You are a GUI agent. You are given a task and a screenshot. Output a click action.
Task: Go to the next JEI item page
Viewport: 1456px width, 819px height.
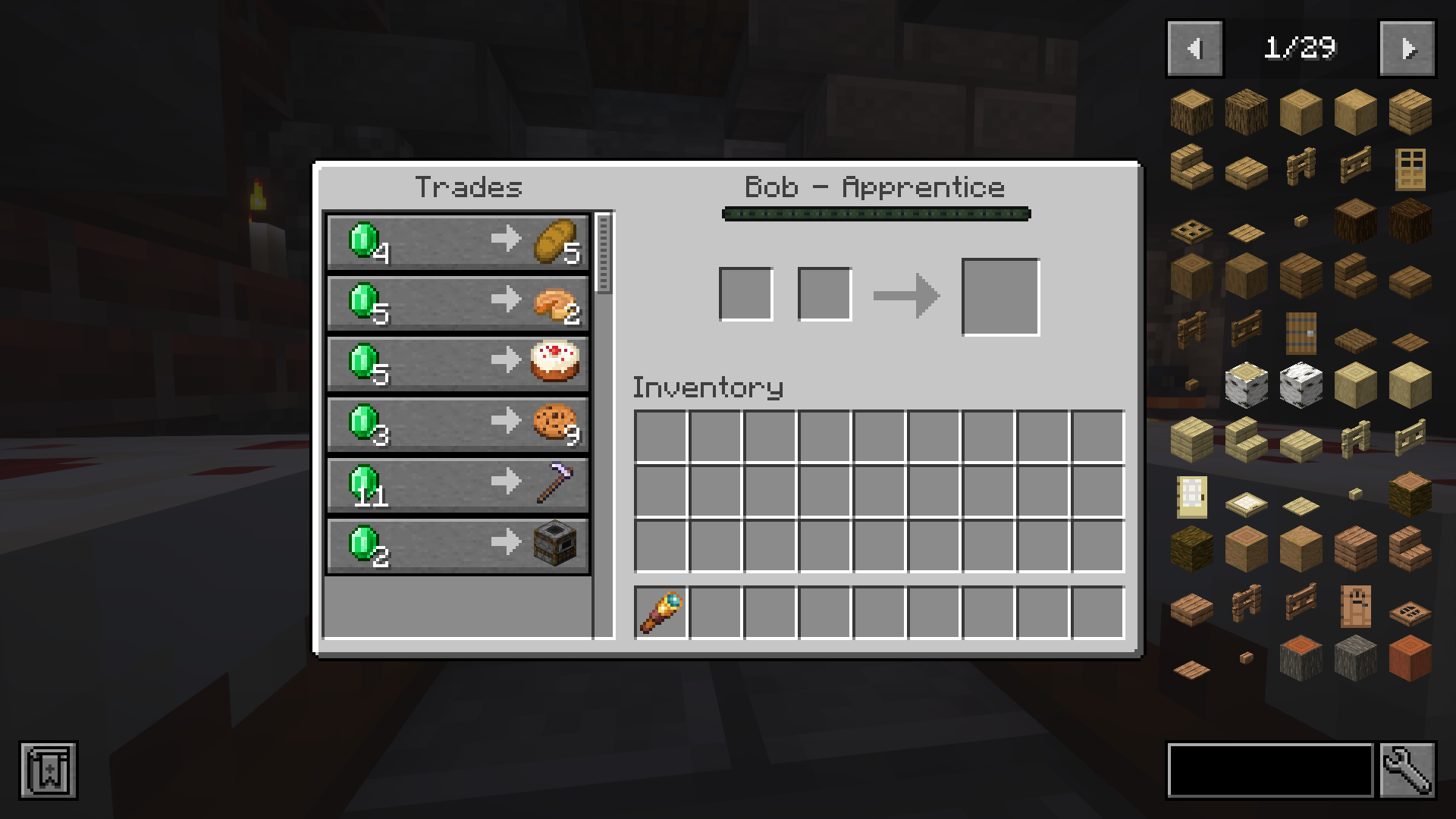pos(1407,47)
